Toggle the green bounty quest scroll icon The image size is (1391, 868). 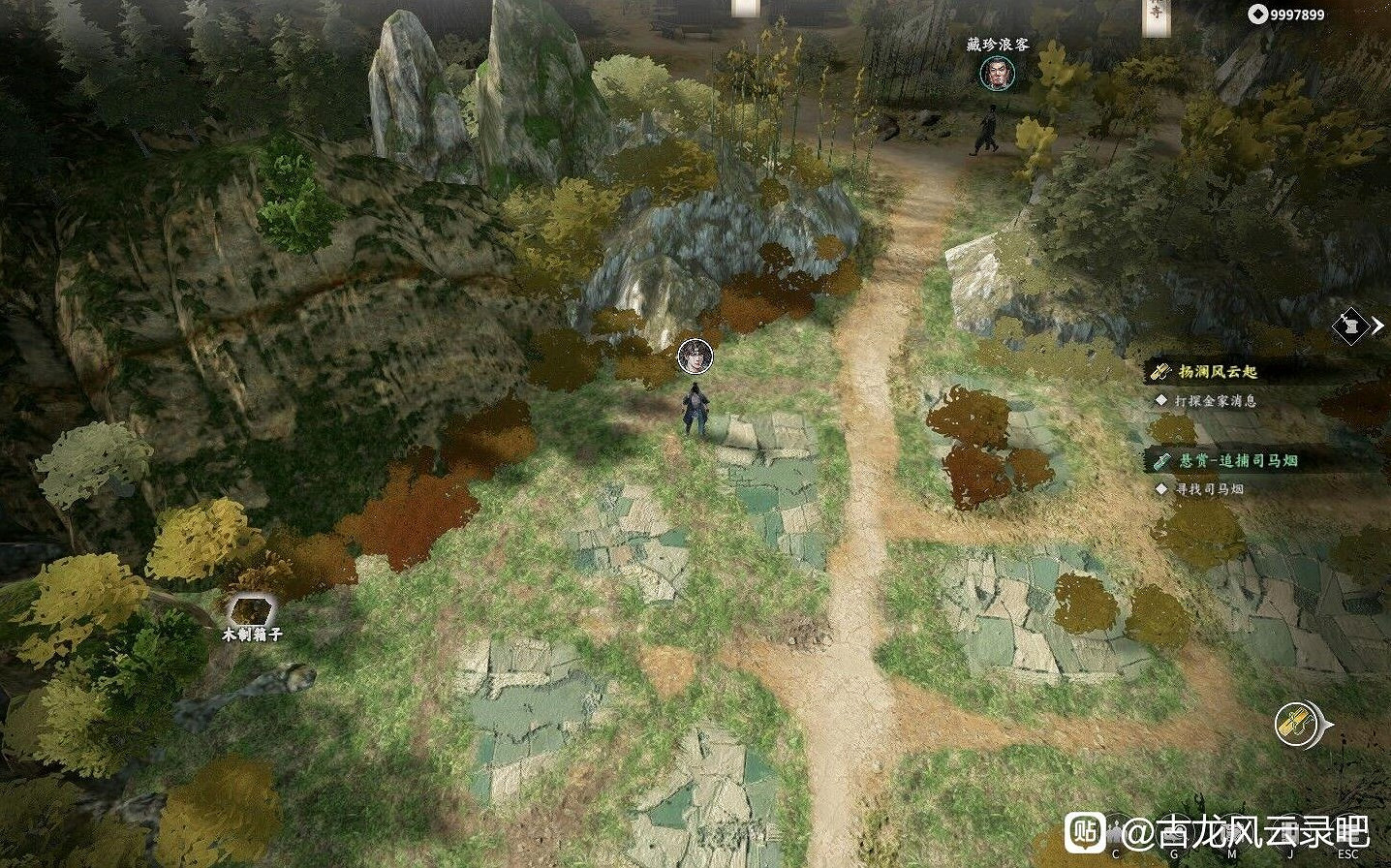point(1161,462)
